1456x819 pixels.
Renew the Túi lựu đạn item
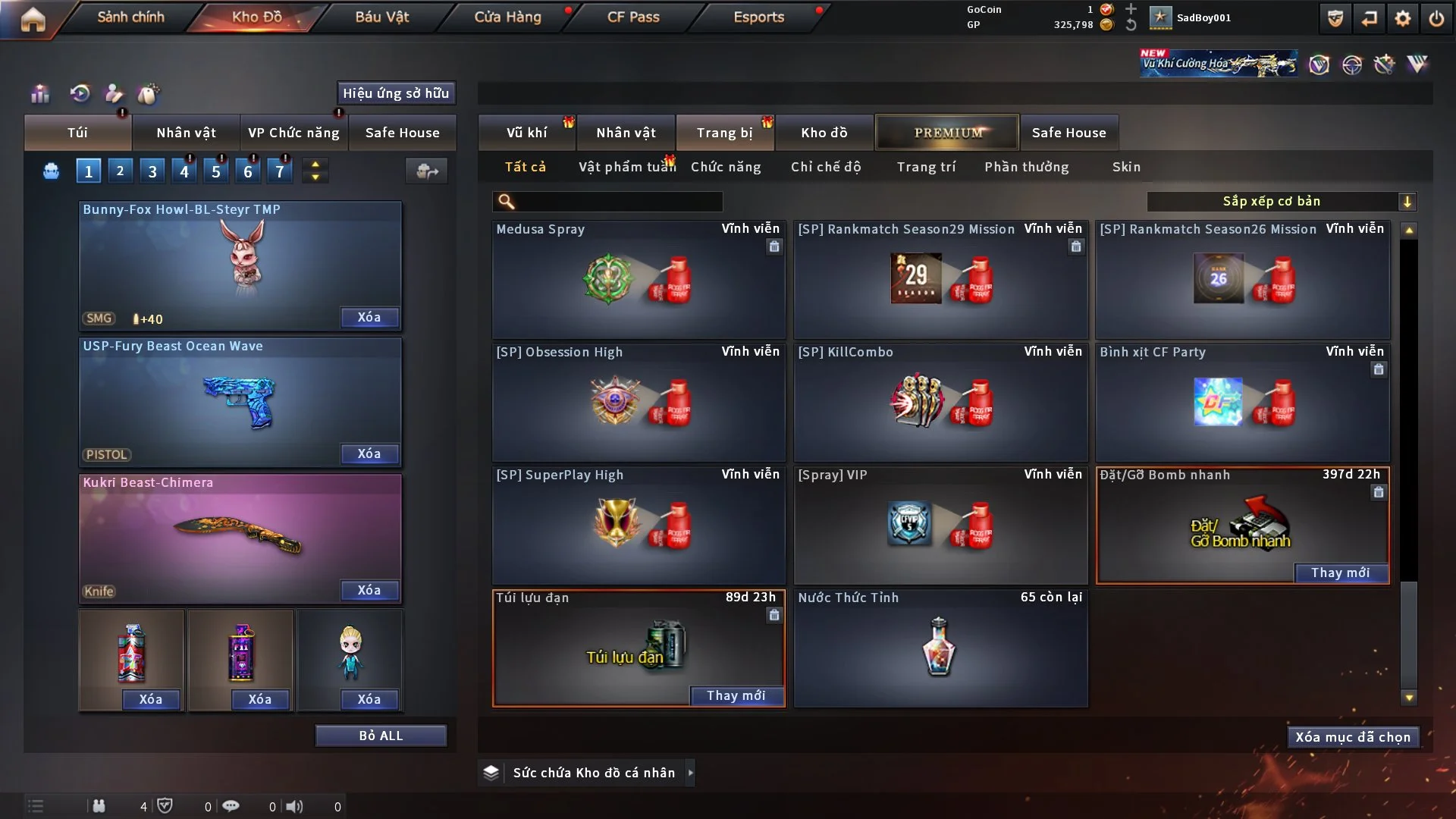coord(736,696)
